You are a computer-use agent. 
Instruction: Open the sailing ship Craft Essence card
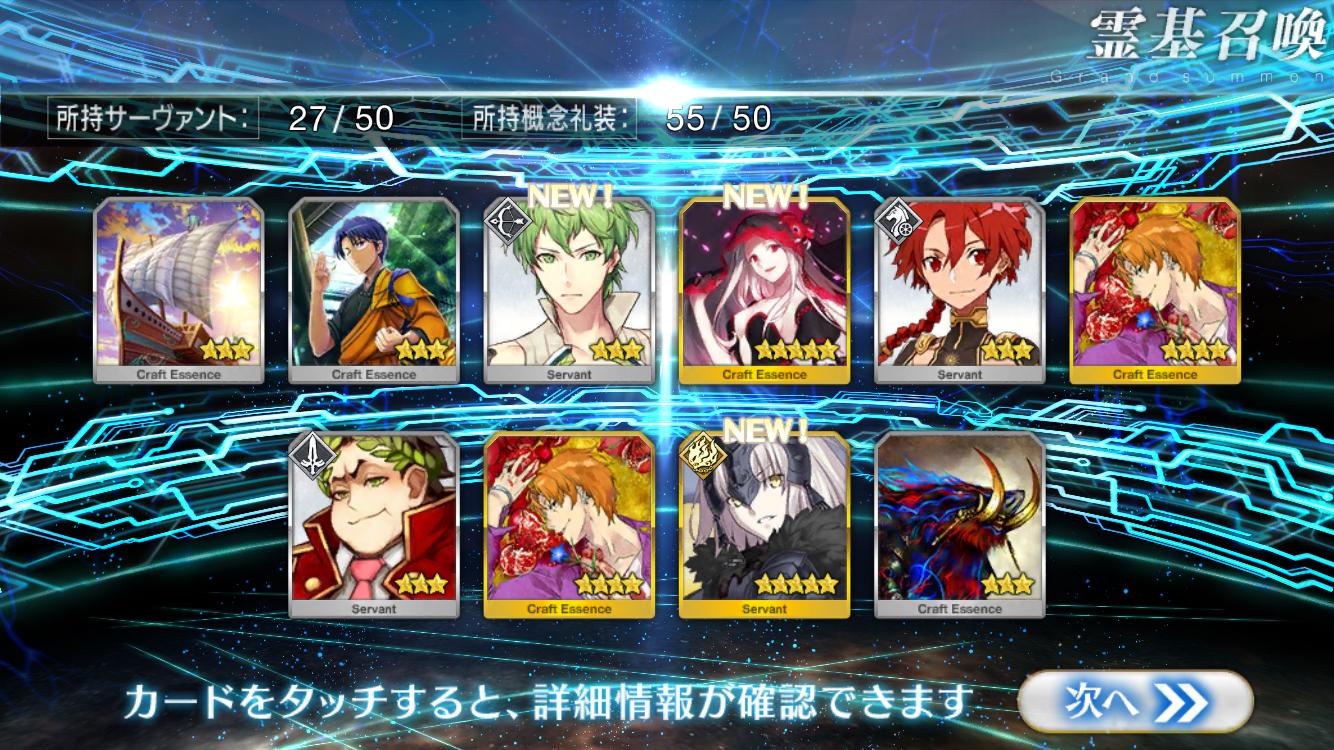pos(178,290)
